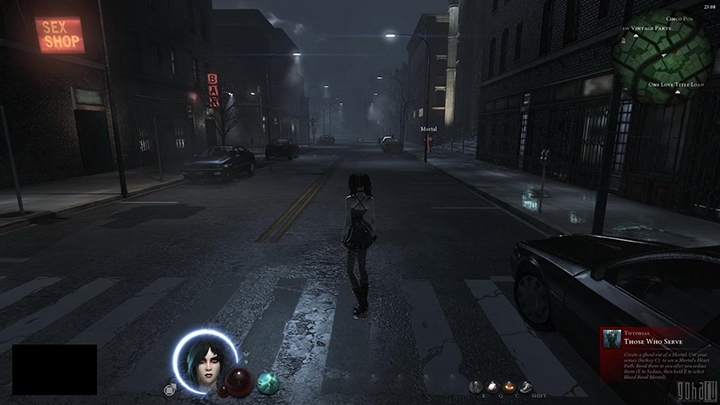Activate the white ability icon above Q
This screenshot has height=405, width=720.
tap(493, 386)
